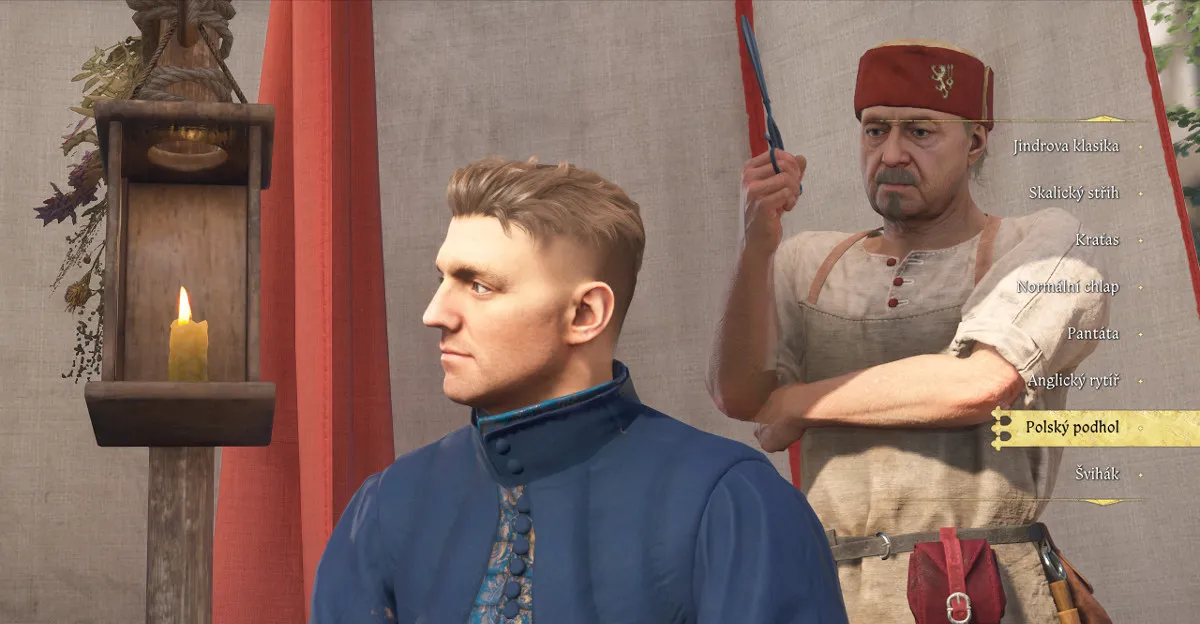1200x624 pixels.
Task: Select the Jindrova klasika haircut
Action: click(1066, 146)
